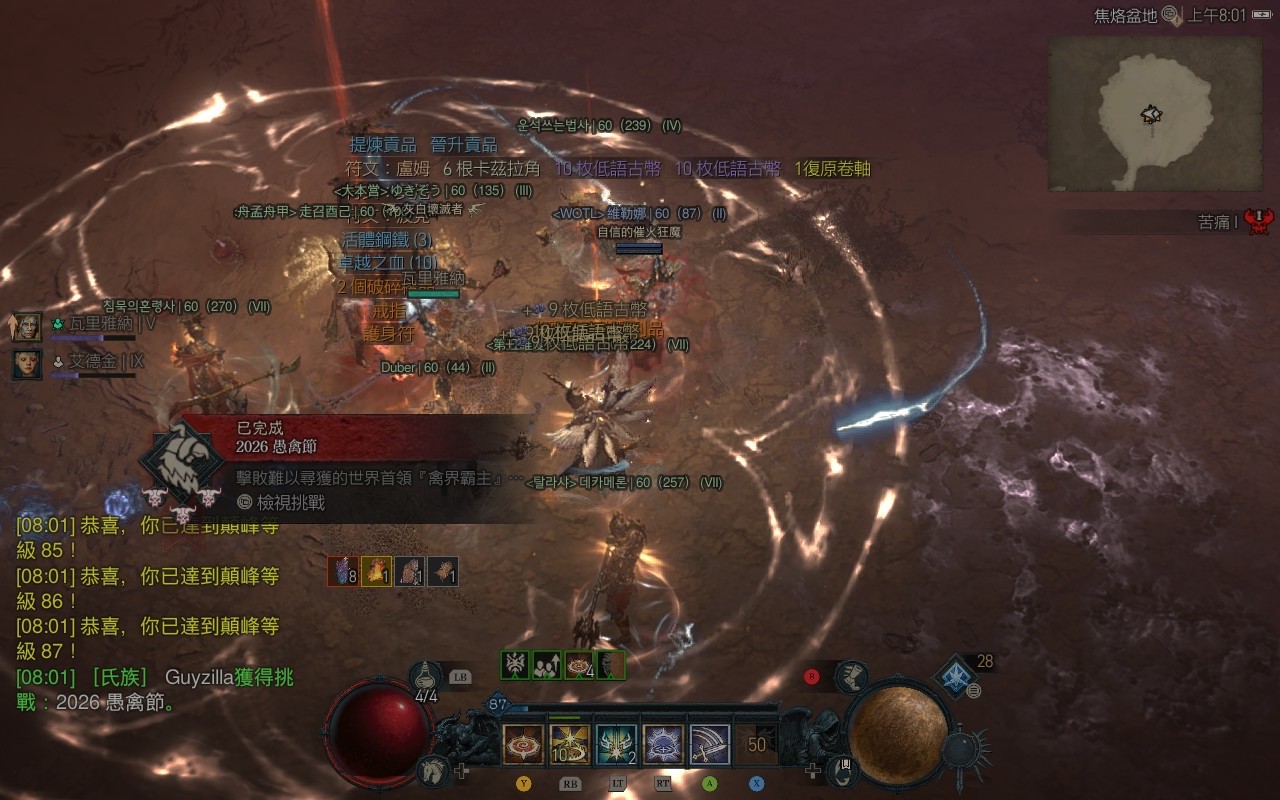
Task: Open the minimap of the Searing Basin
Action: (1154, 114)
